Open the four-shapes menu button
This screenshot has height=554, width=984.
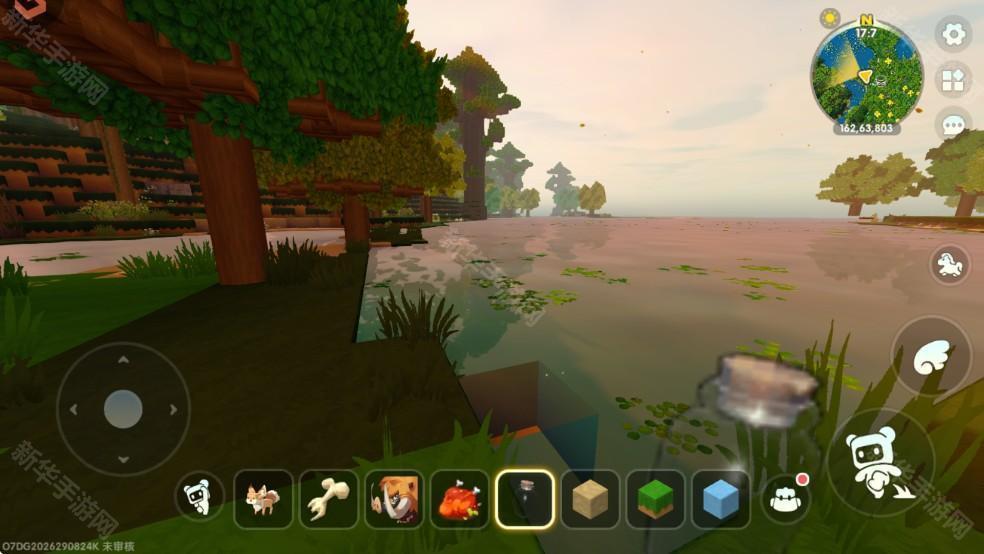coord(954,80)
